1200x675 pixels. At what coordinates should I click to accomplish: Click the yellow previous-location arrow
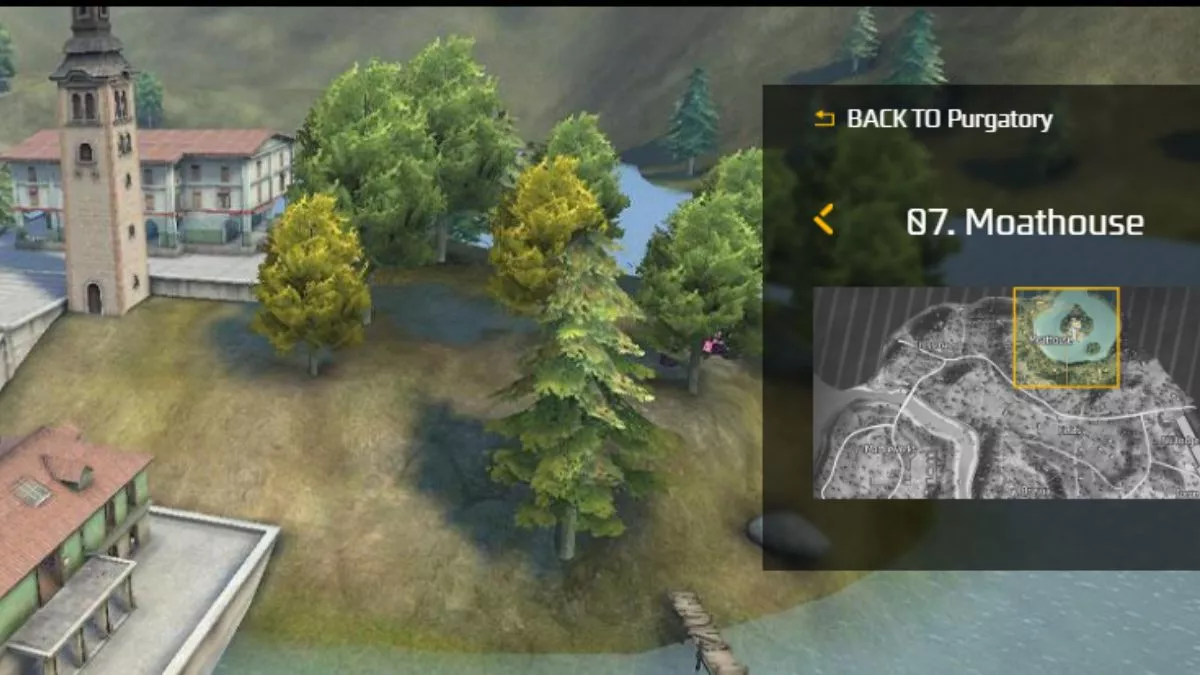824,219
